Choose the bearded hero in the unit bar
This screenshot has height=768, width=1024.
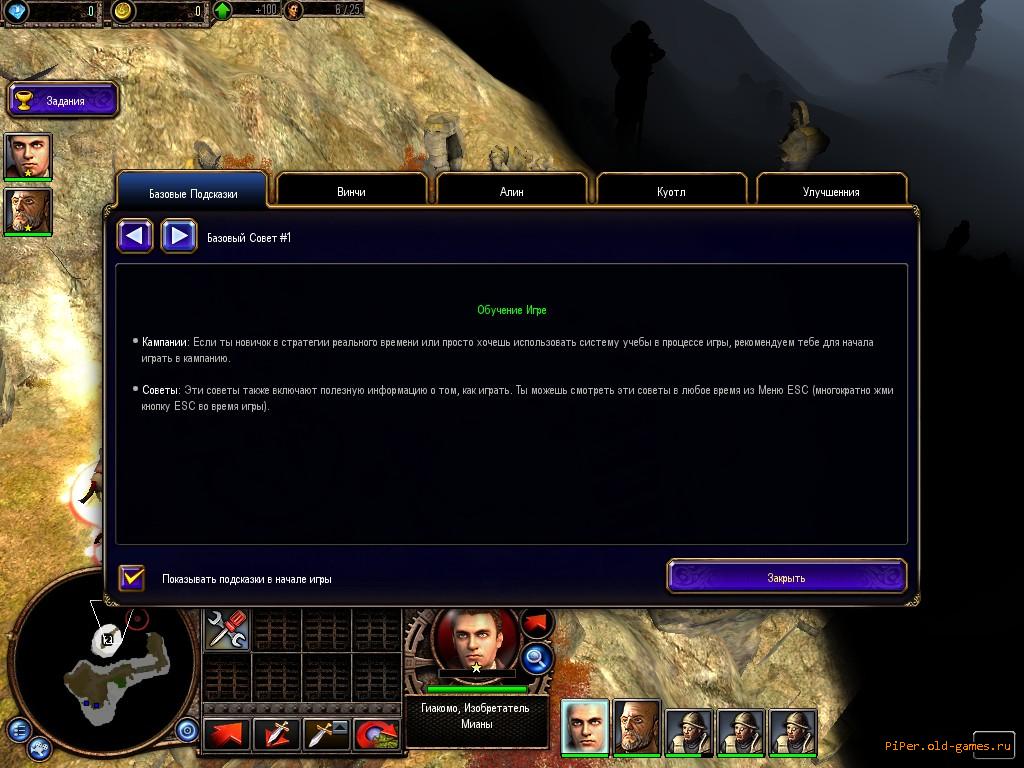[x=637, y=725]
